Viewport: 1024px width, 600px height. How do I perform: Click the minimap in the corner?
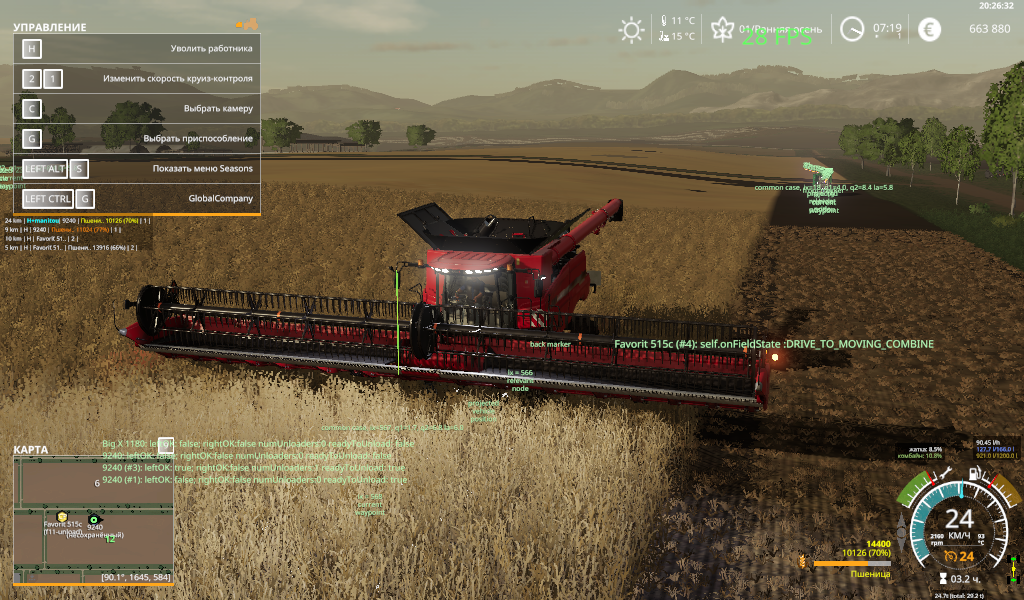(92, 520)
